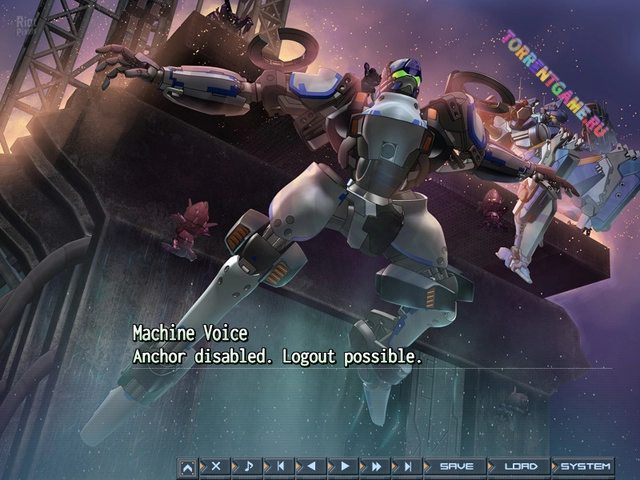Open the SAVE menu
The image size is (640, 480).
[x=455, y=466]
